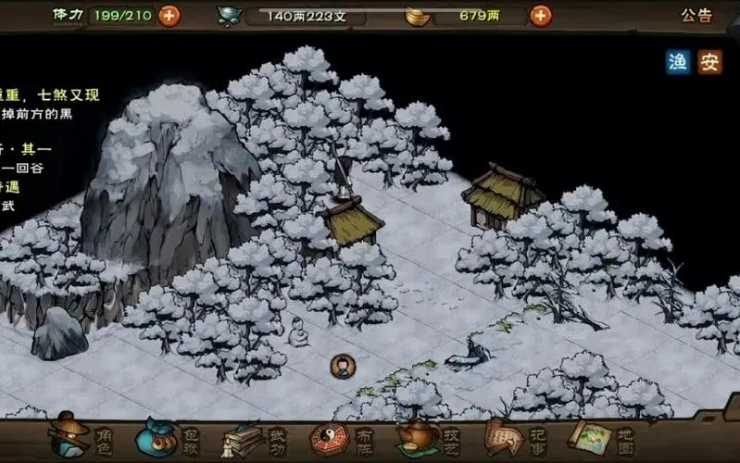Click the blue 渔 status icon
Viewport: 740px width, 463px height.
point(679,62)
